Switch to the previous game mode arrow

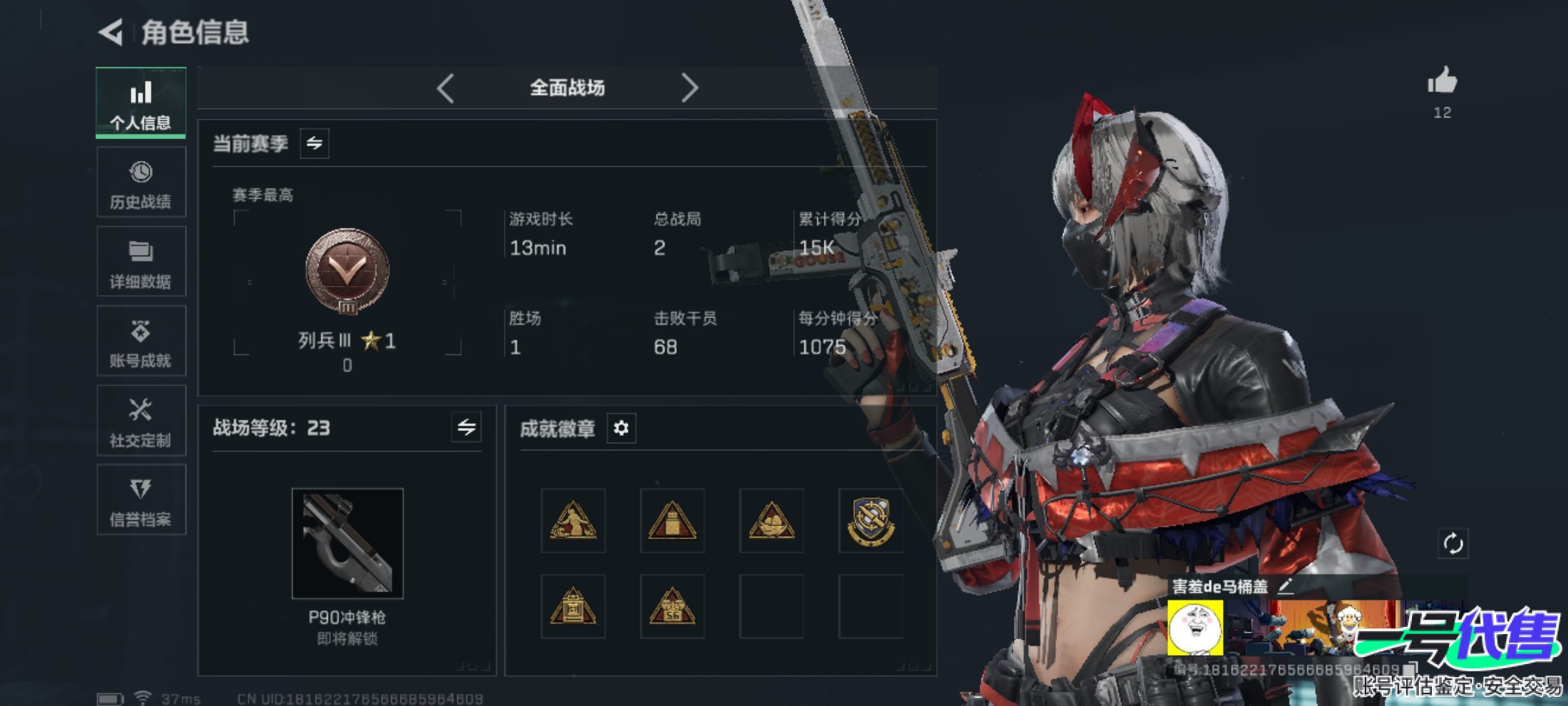click(x=446, y=88)
